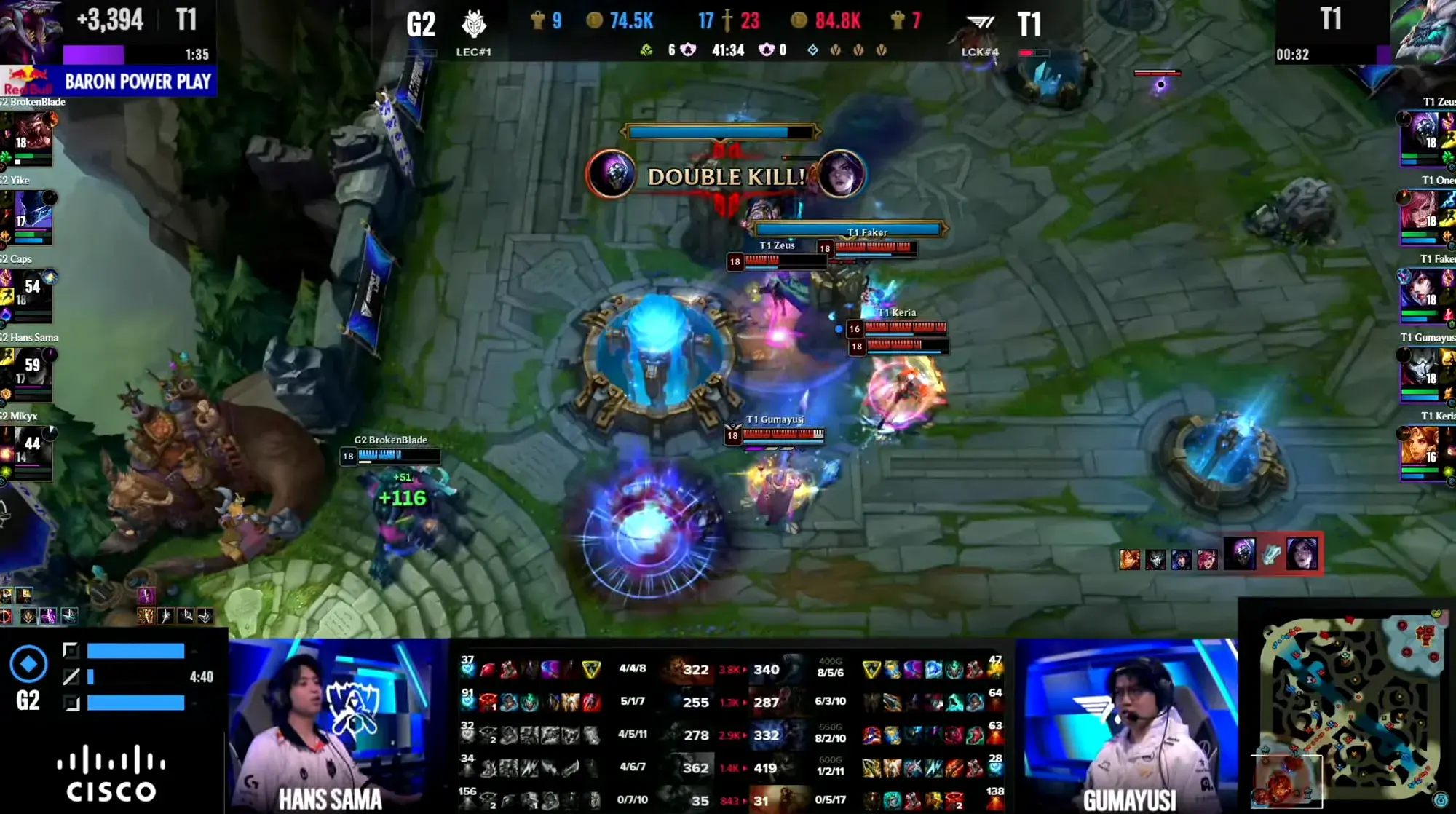The width and height of the screenshot is (1456, 814).
Task: Toggle the slashed-square icon beside the middle bar
Action: point(71,676)
